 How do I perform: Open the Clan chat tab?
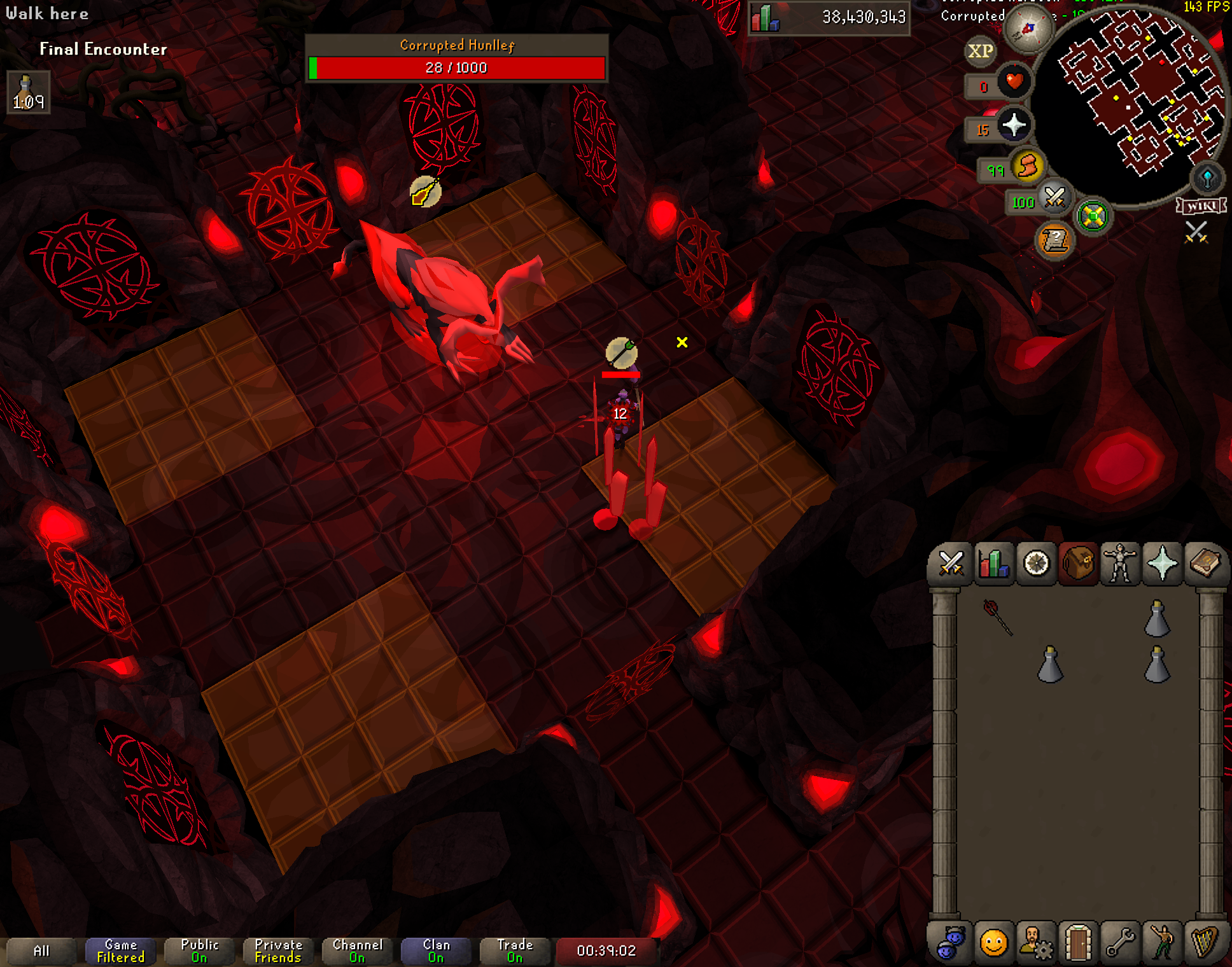click(x=436, y=951)
